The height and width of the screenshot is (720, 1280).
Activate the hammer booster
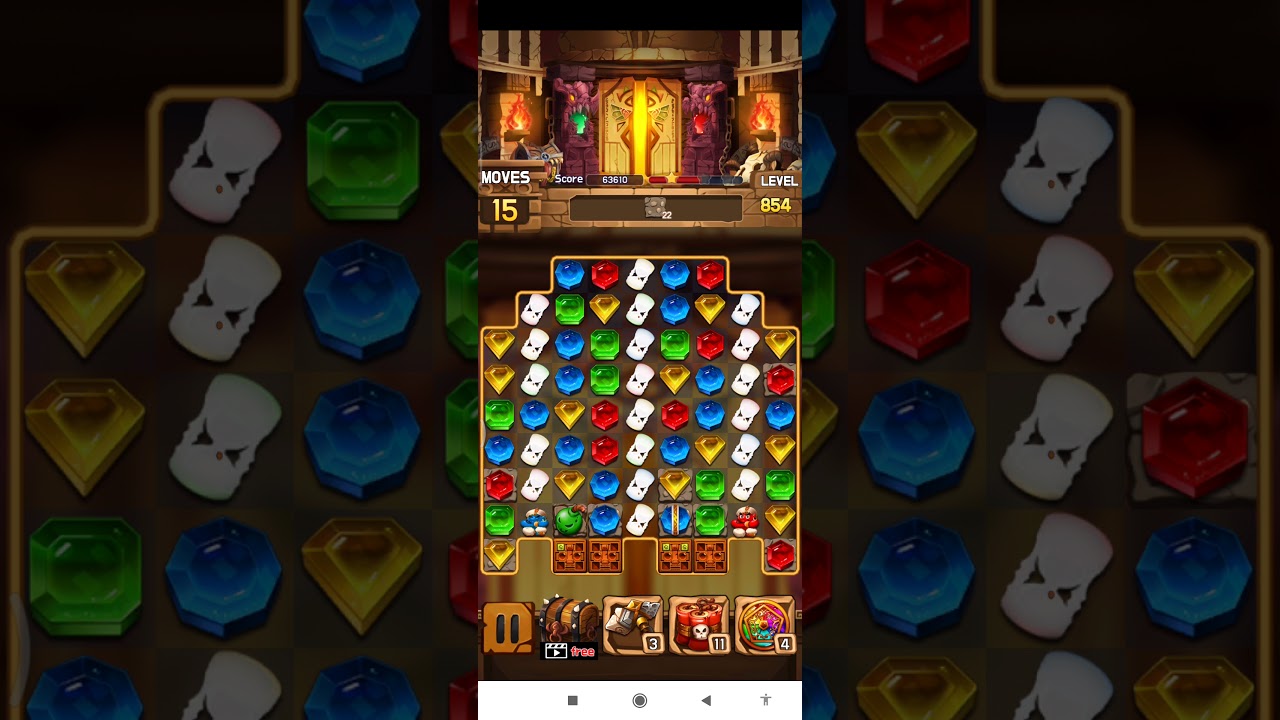coord(633,625)
